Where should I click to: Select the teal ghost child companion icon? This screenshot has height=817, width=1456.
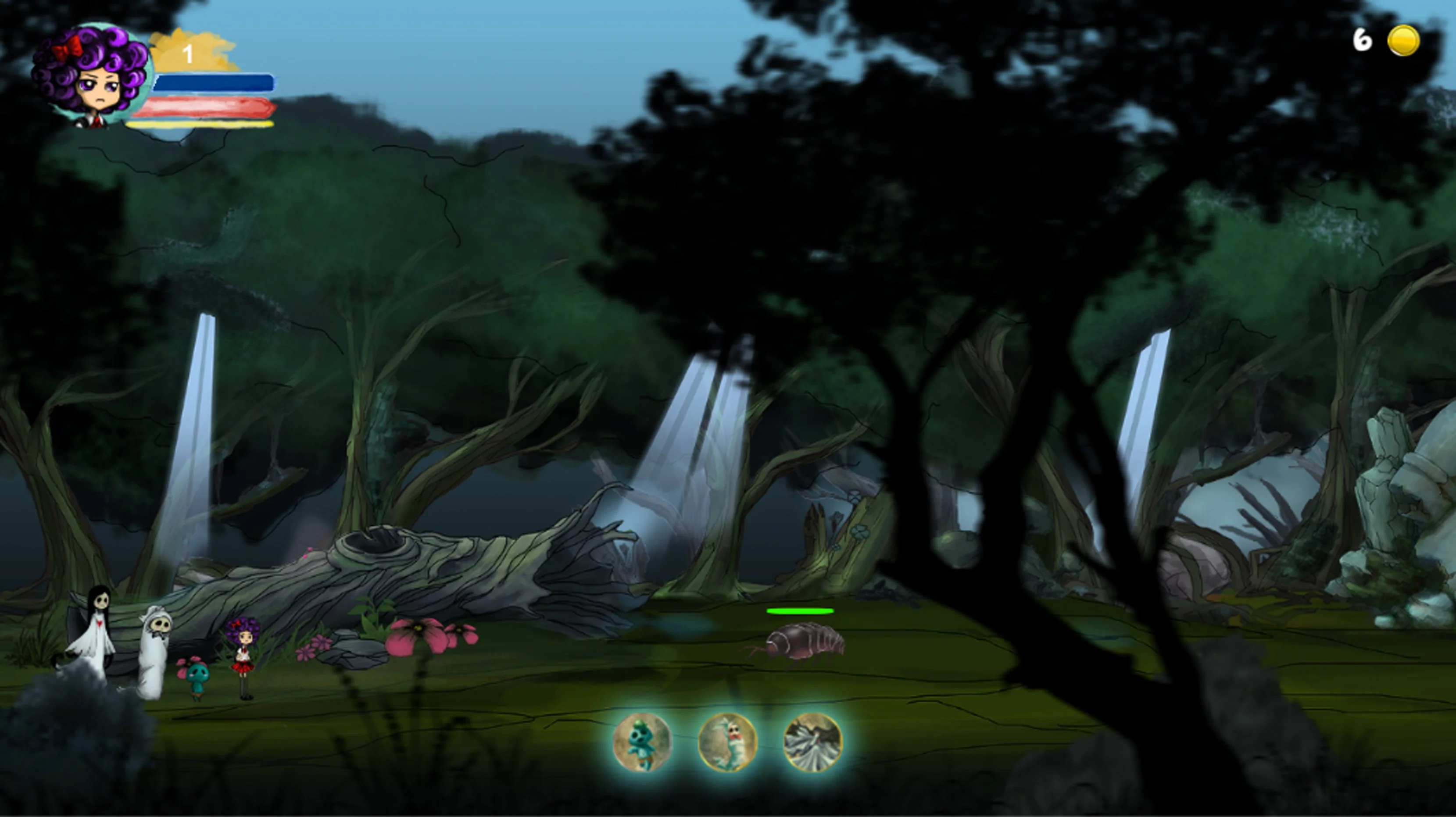tap(643, 742)
